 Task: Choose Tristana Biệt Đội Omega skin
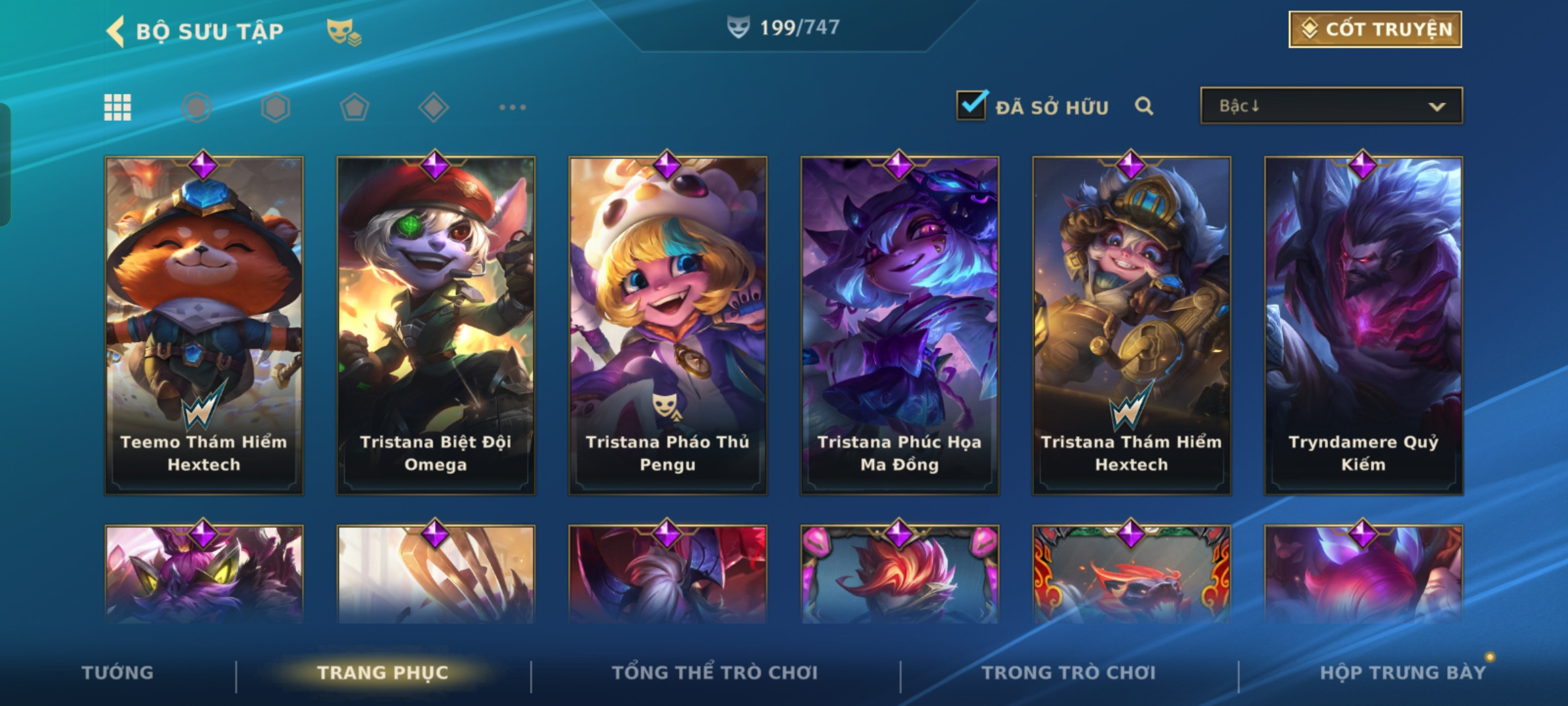436,325
